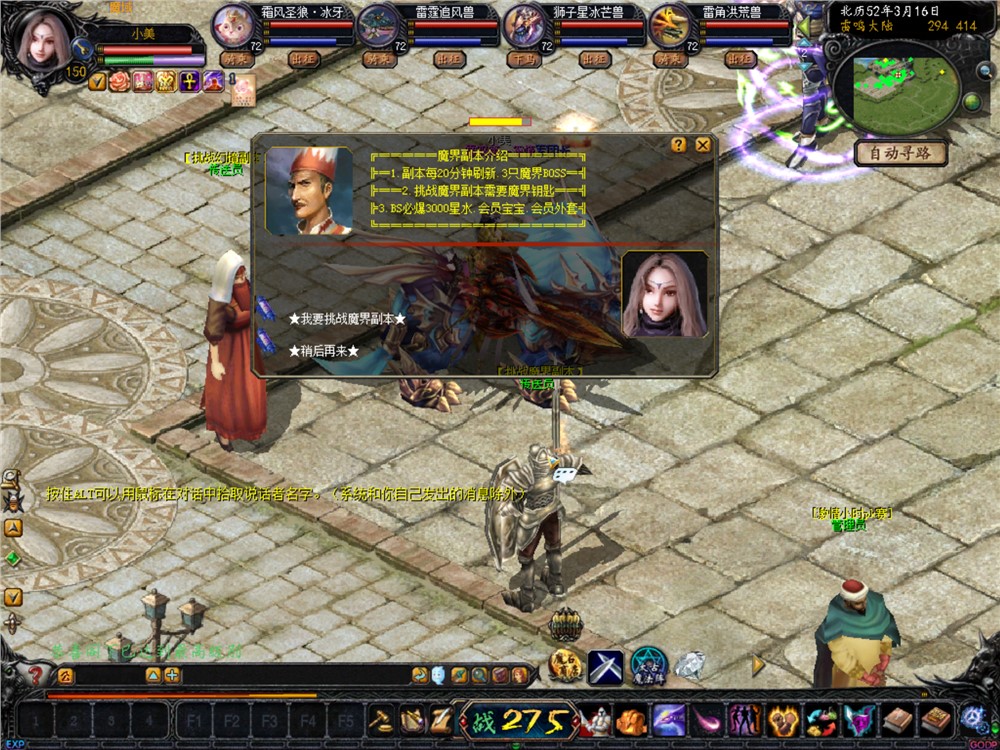Dismount using the 下马 button

pos(521,59)
